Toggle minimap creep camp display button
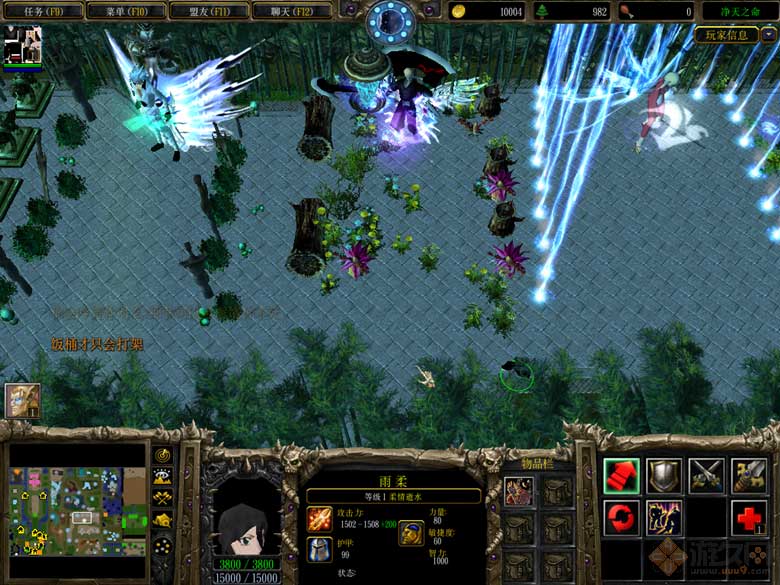 (x=162, y=520)
